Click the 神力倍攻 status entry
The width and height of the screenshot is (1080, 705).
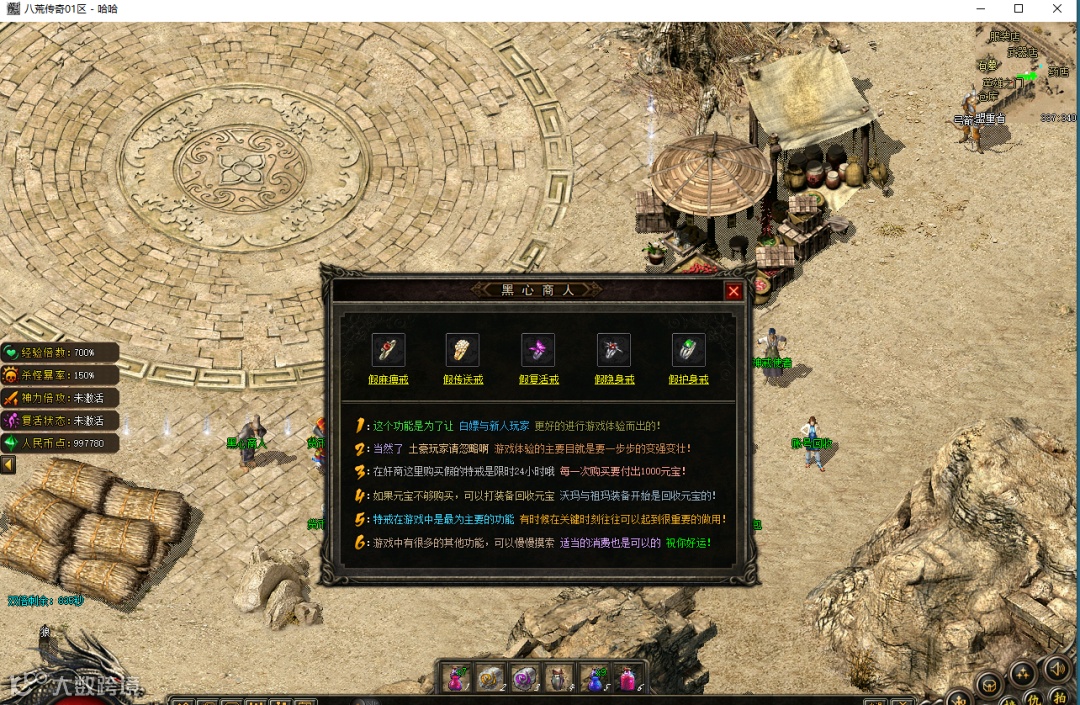coord(60,398)
